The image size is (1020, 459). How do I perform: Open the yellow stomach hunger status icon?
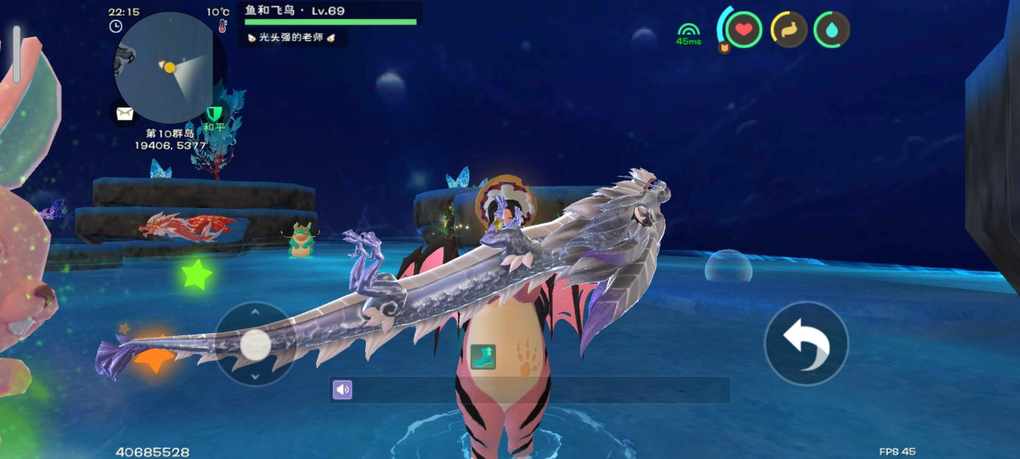(x=788, y=30)
